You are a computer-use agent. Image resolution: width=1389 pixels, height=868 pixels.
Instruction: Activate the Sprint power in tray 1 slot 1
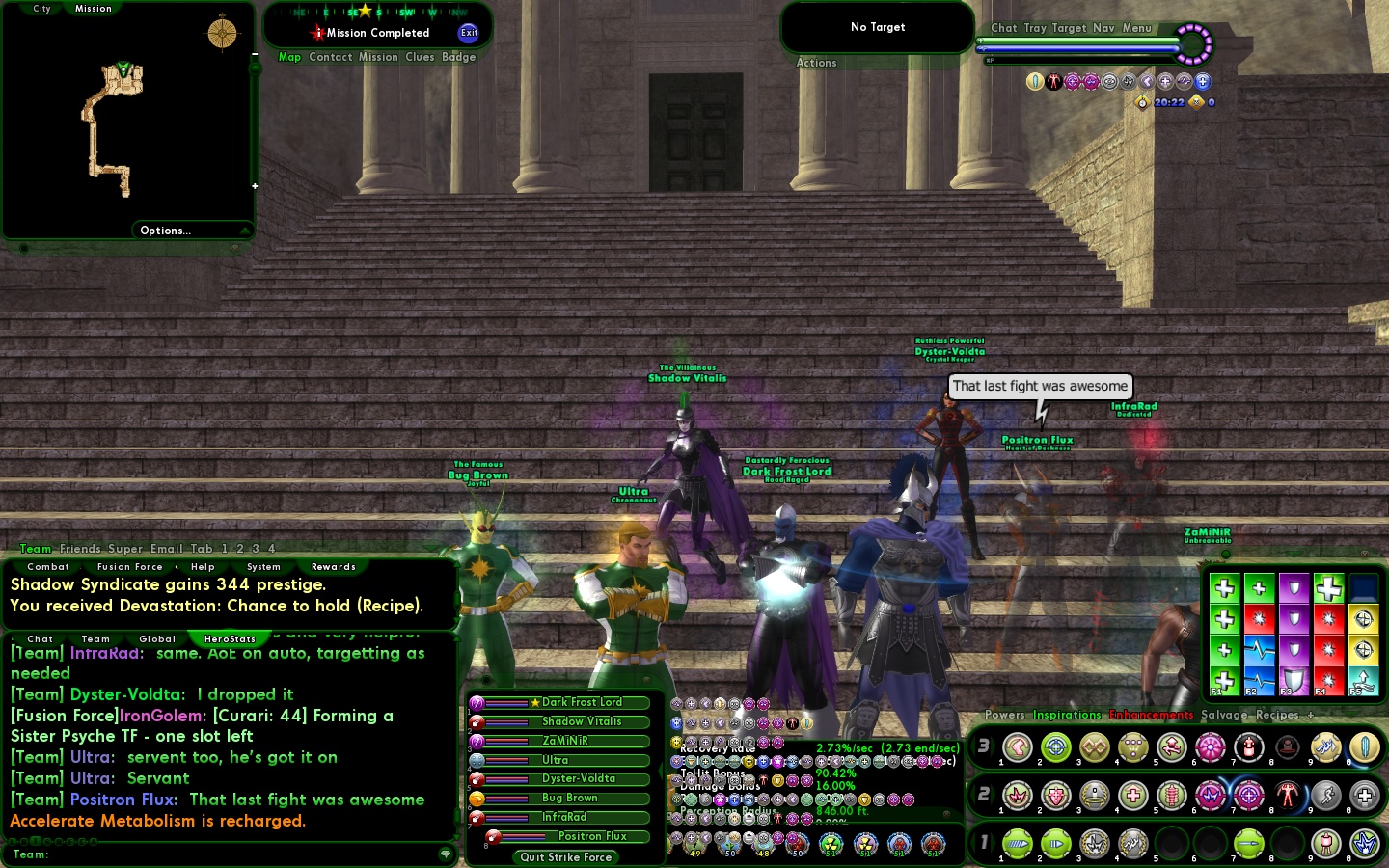click(x=1018, y=842)
